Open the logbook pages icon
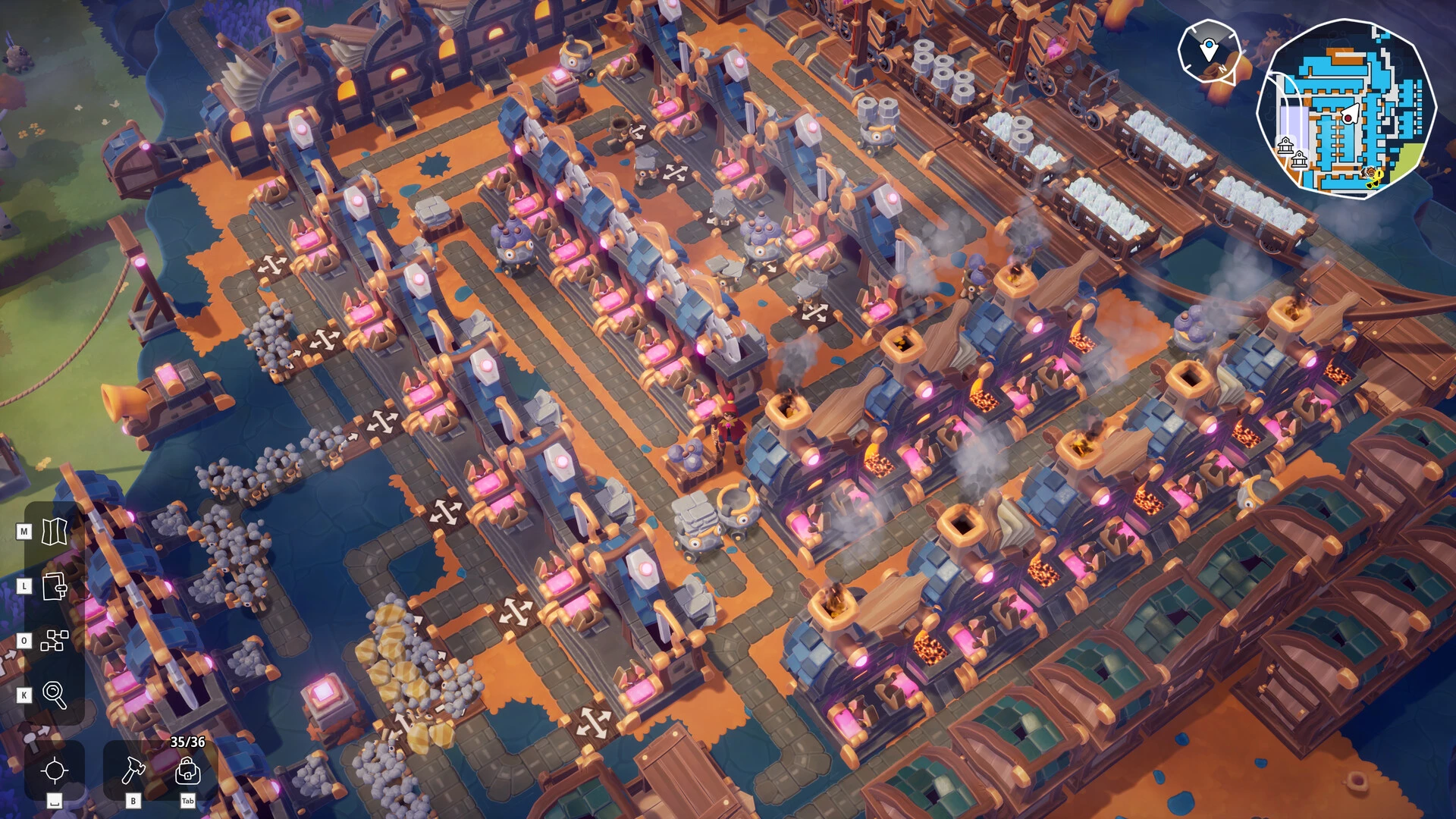The width and height of the screenshot is (1456, 819). [55, 586]
